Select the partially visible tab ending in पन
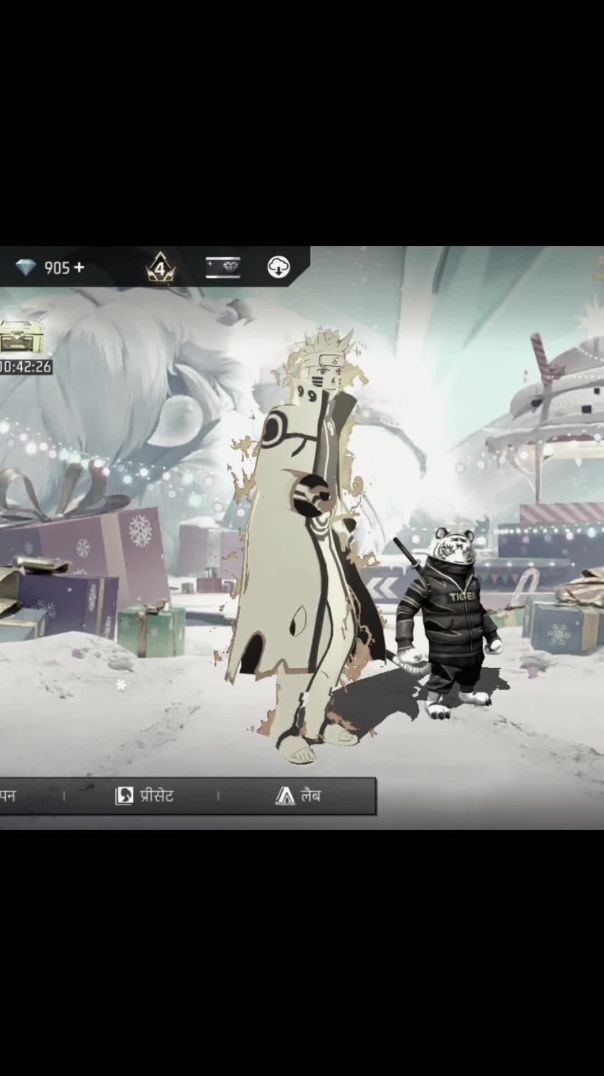 coord(8,796)
